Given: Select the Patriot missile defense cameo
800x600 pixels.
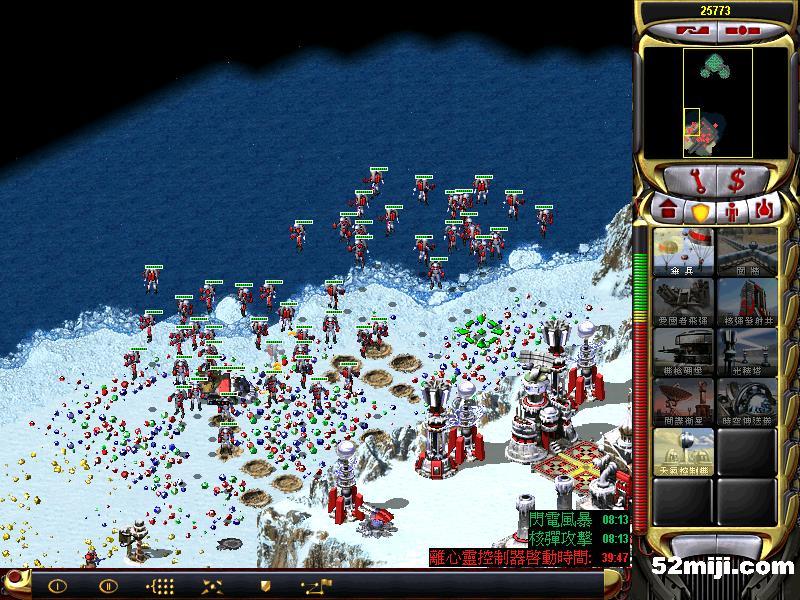Looking at the screenshot, I should click(684, 302).
